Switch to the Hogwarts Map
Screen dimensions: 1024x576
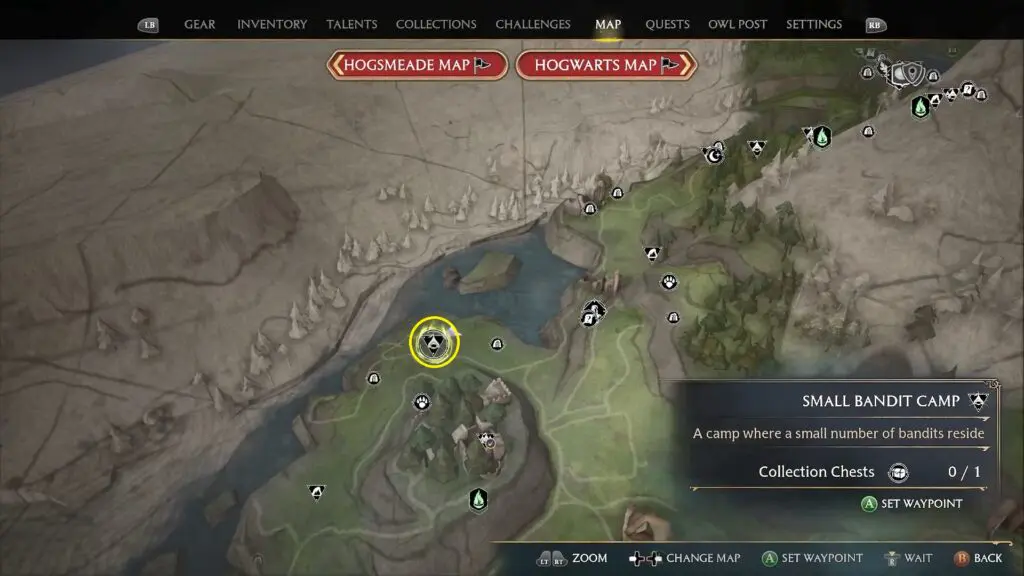(x=605, y=65)
